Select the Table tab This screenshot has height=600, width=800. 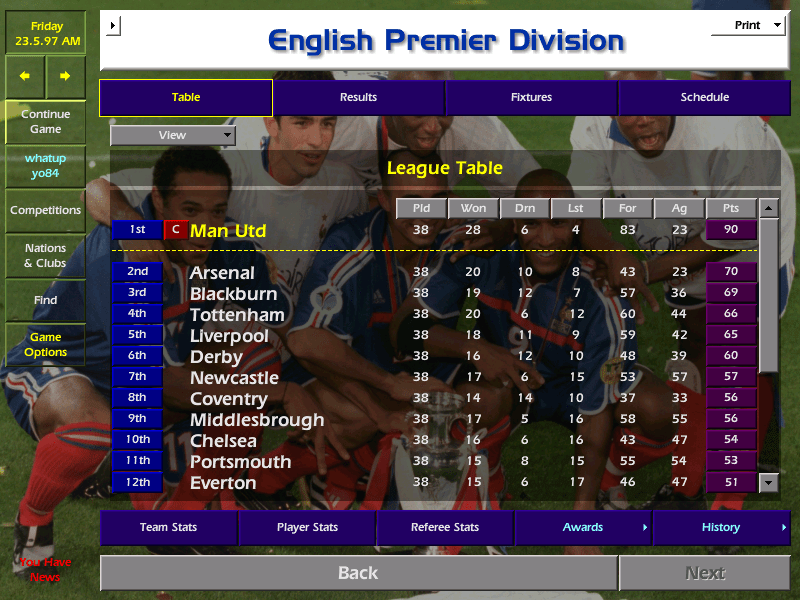tap(186, 97)
